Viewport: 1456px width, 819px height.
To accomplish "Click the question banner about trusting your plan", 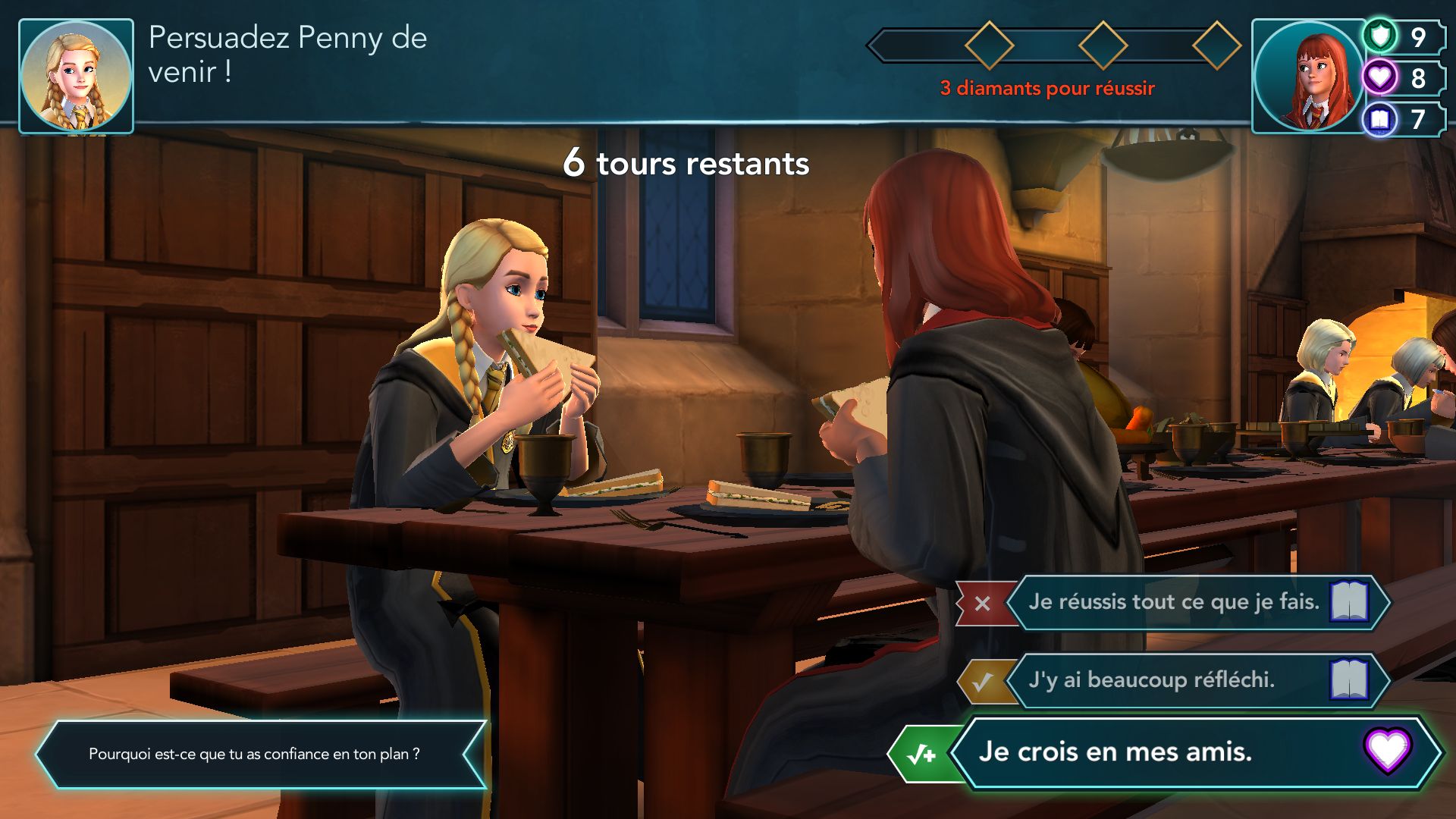I will point(254,755).
